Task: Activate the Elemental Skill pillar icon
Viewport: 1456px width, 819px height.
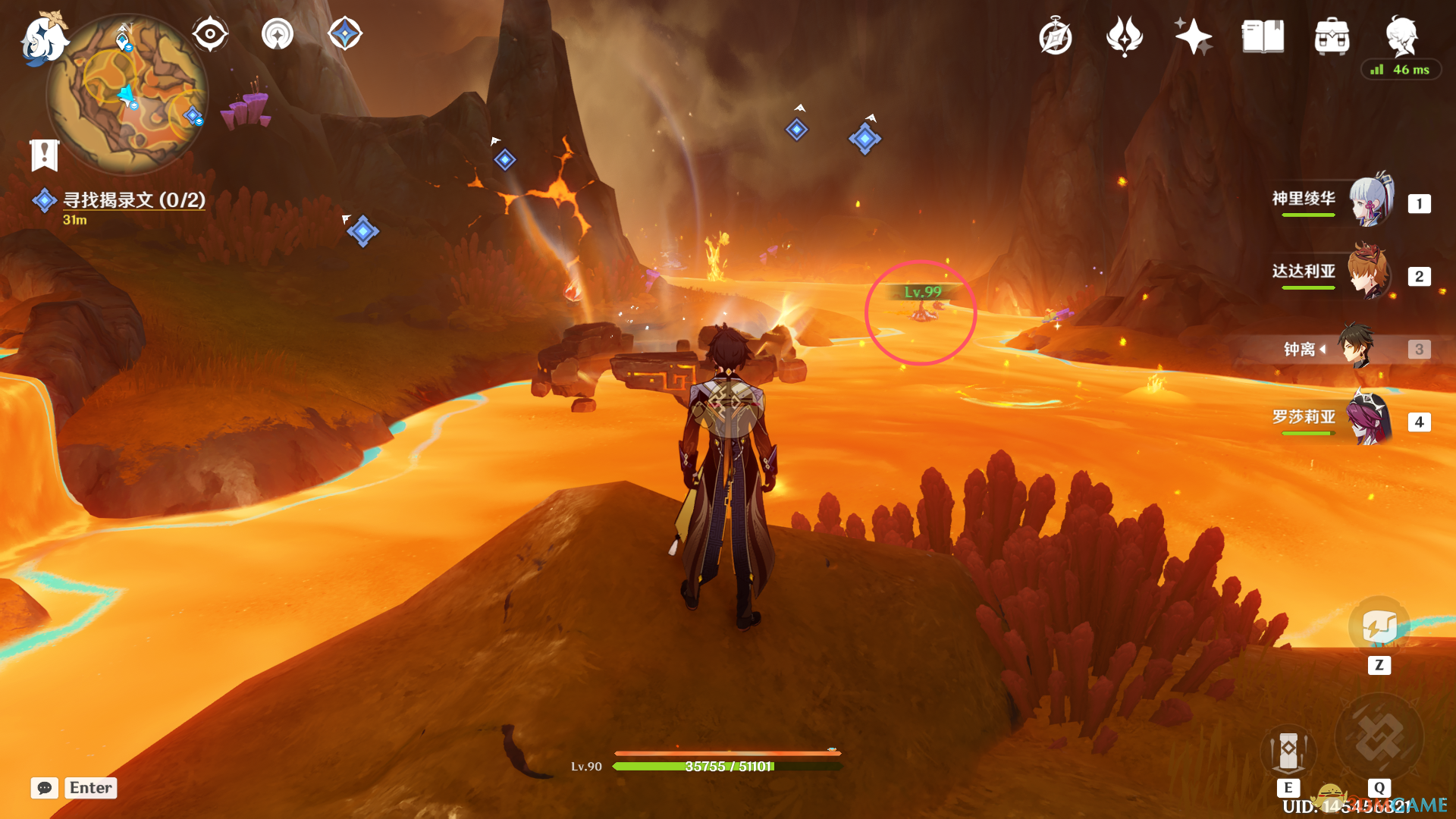Action: click(1288, 752)
